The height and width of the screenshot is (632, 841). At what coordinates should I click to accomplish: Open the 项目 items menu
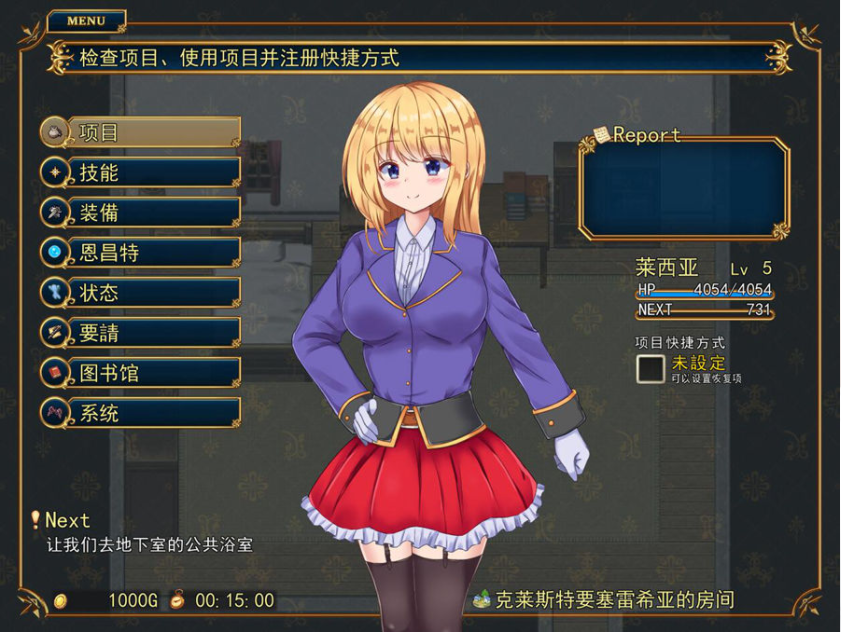[x=140, y=132]
